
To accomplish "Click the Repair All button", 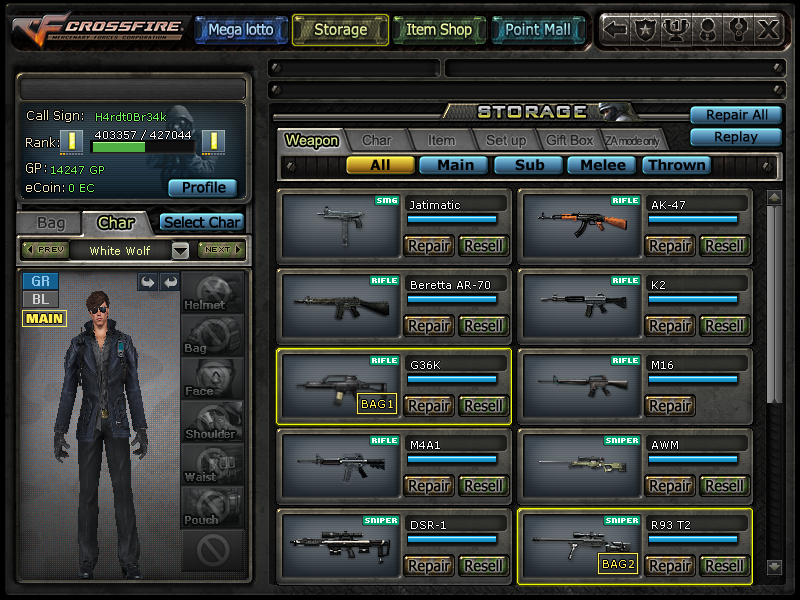I will (736, 115).
